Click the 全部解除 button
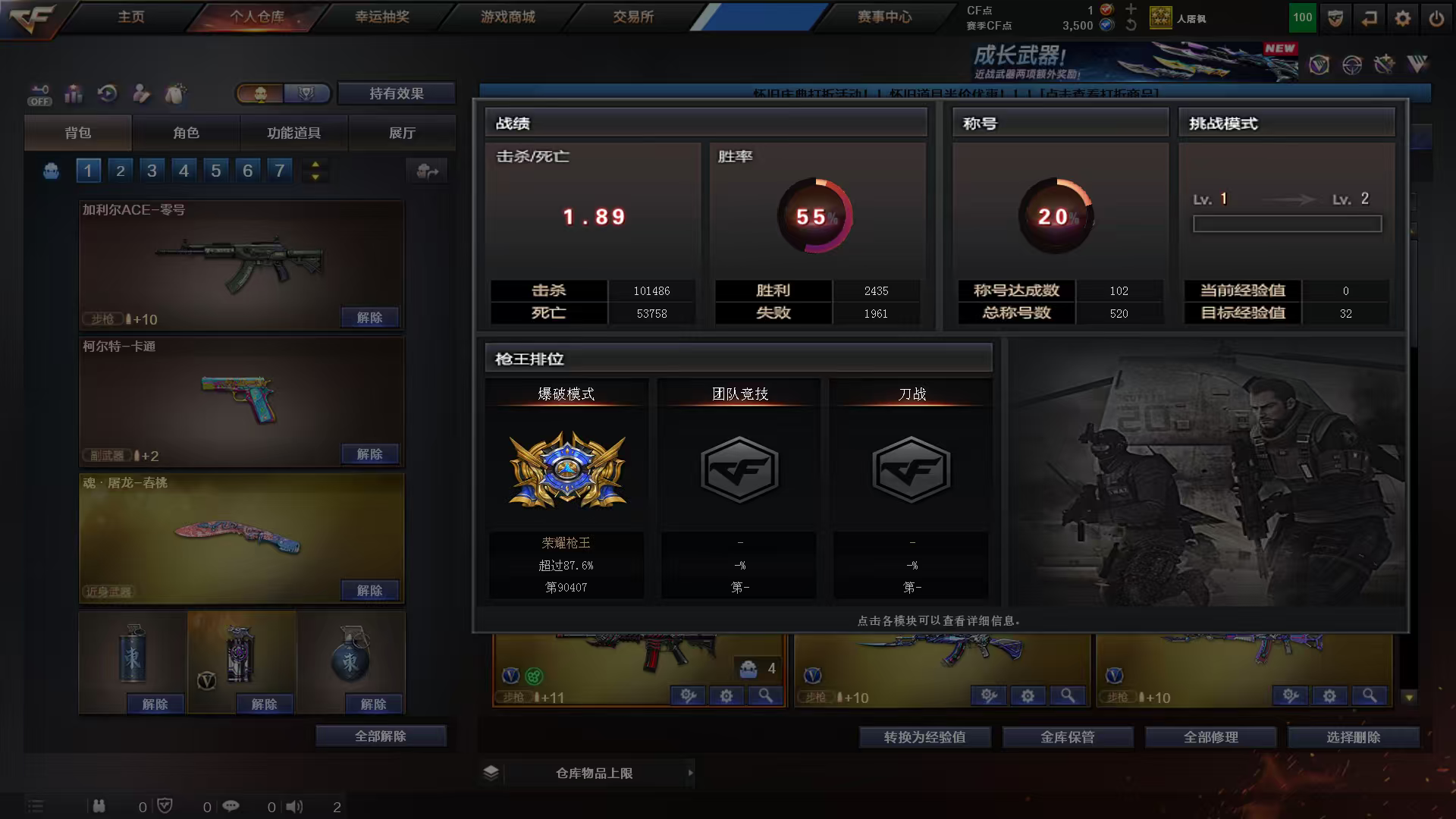This screenshot has width=1456, height=819. [x=381, y=735]
